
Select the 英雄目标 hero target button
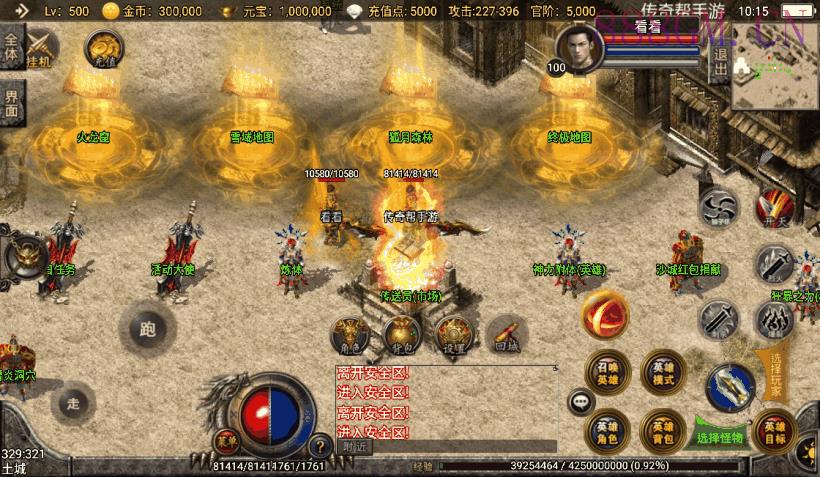[773, 430]
